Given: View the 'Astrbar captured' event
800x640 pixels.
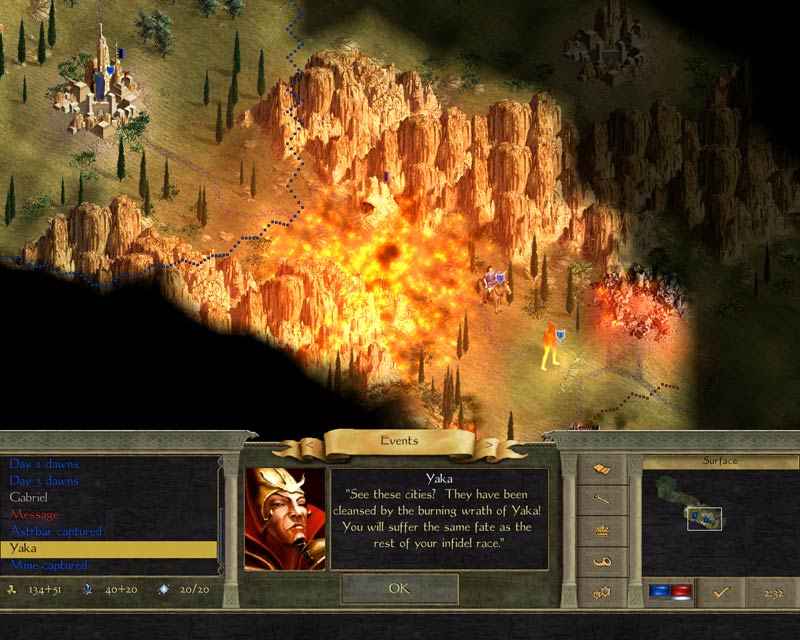Looking at the screenshot, I should coord(56,531).
